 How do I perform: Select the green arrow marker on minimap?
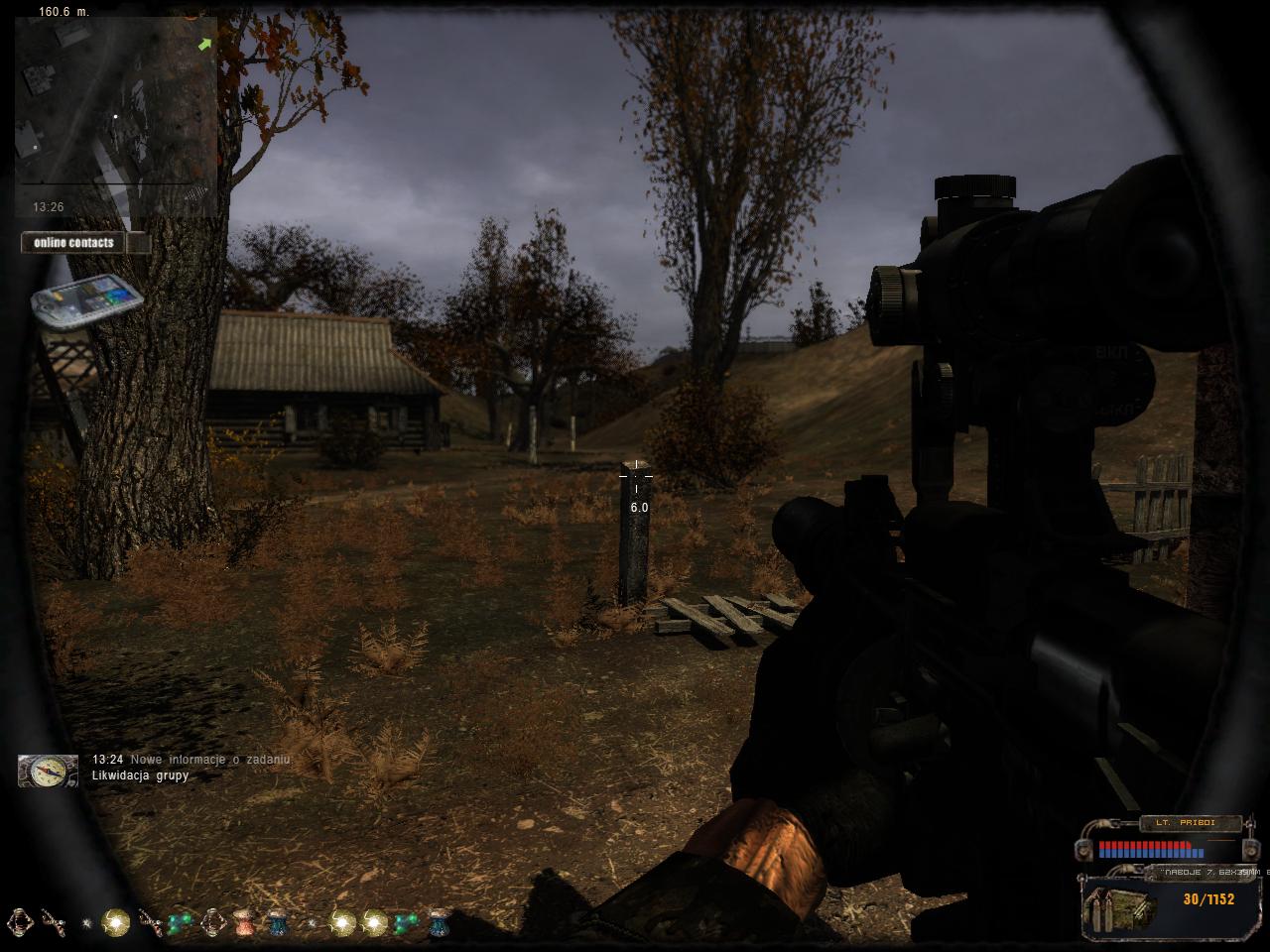(x=205, y=44)
